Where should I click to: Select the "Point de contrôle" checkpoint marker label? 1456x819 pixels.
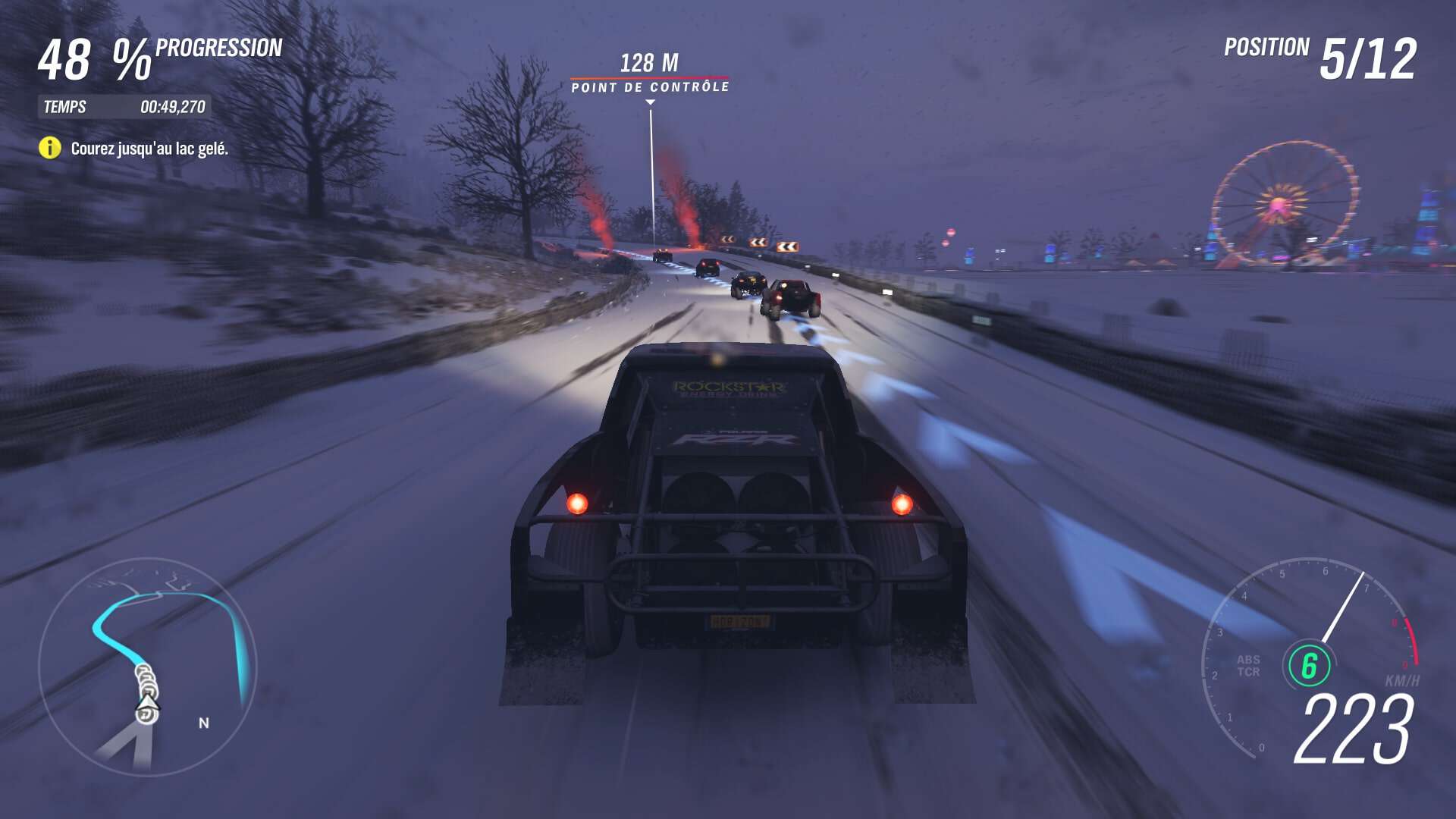point(650,87)
